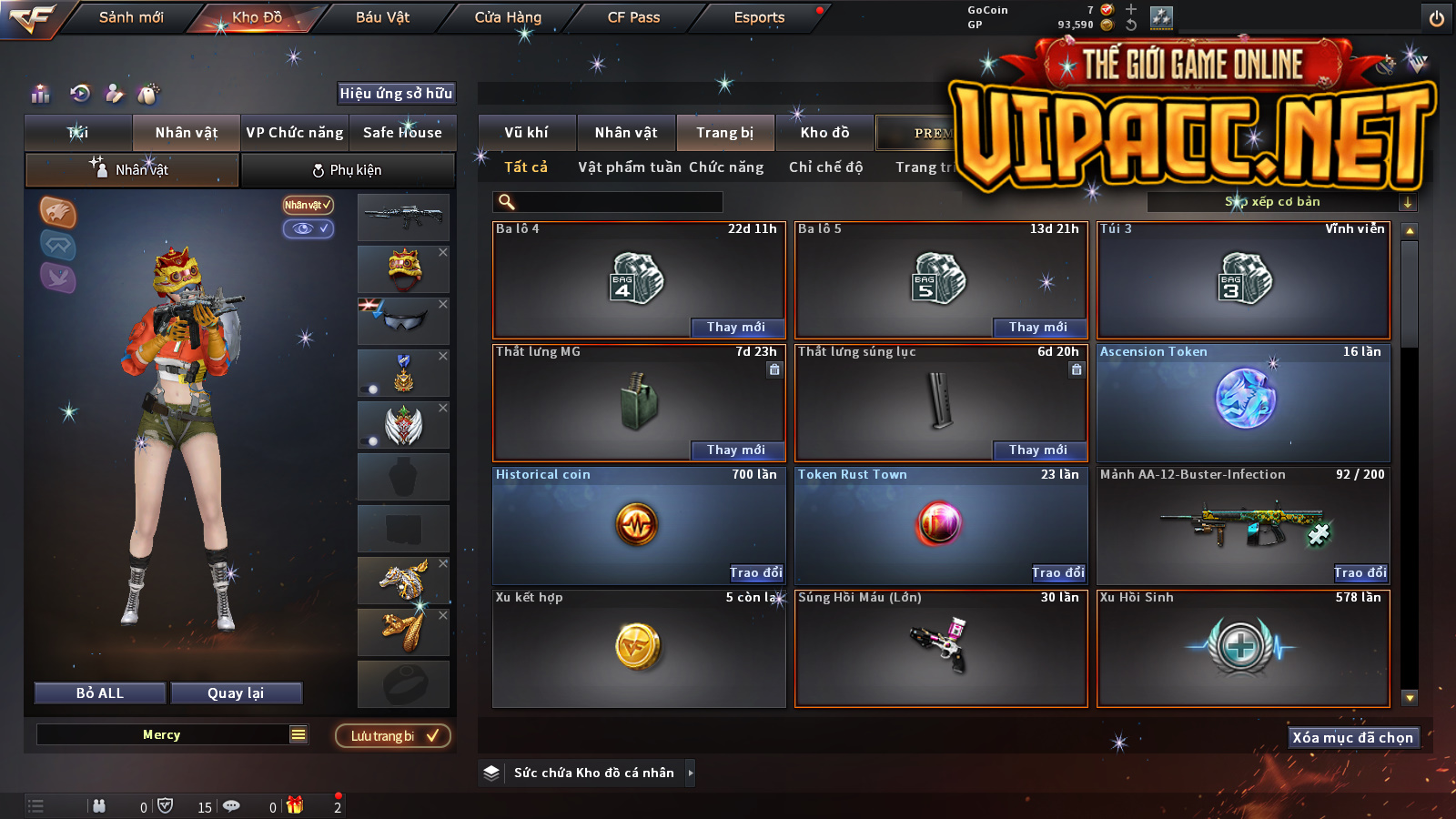The width and height of the screenshot is (1456, 819).
Task: Select the Trang bị inventory tab
Action: [724, 133]
